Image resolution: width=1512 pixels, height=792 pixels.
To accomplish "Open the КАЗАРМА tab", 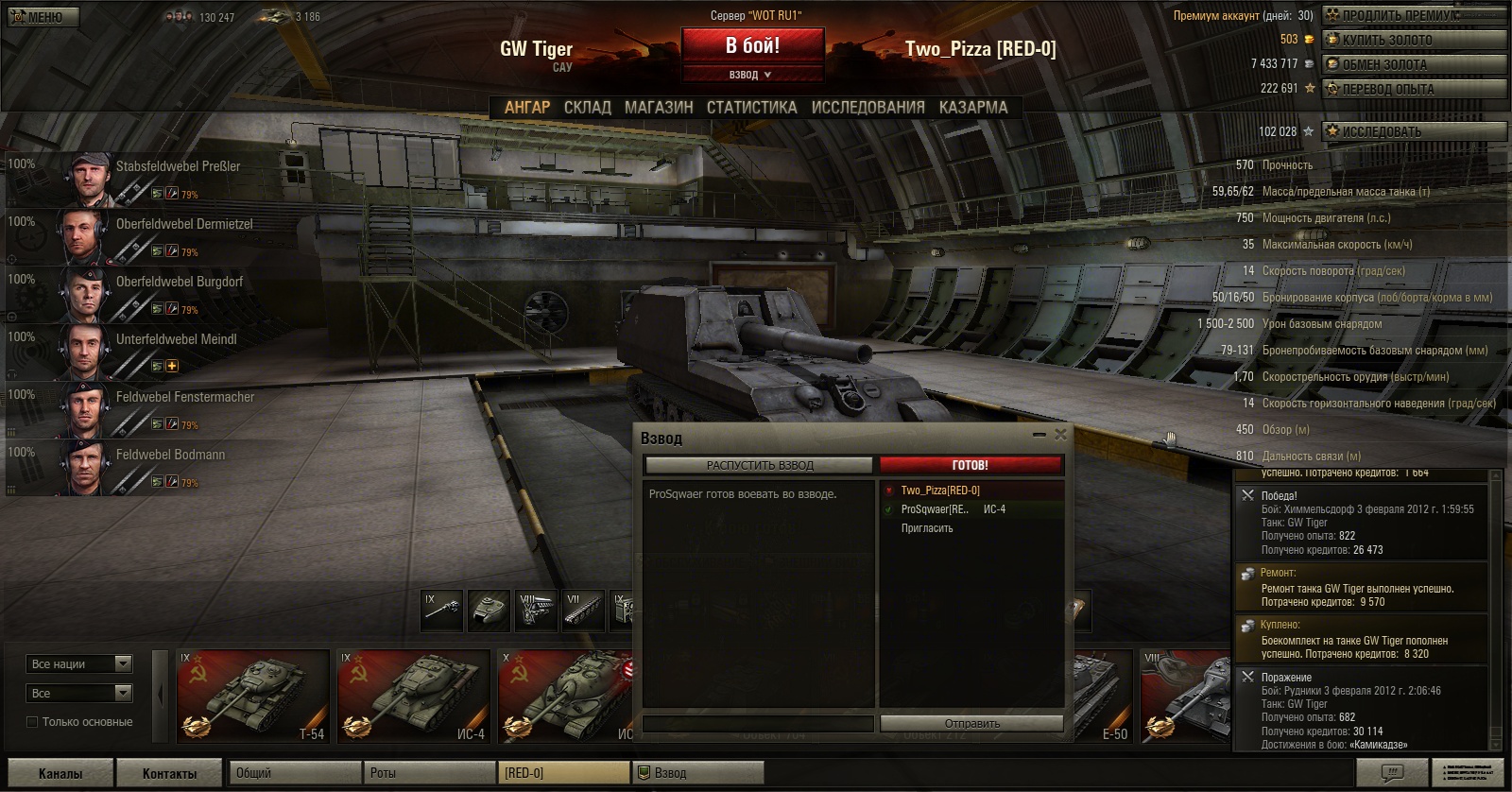I will point(972,108).
